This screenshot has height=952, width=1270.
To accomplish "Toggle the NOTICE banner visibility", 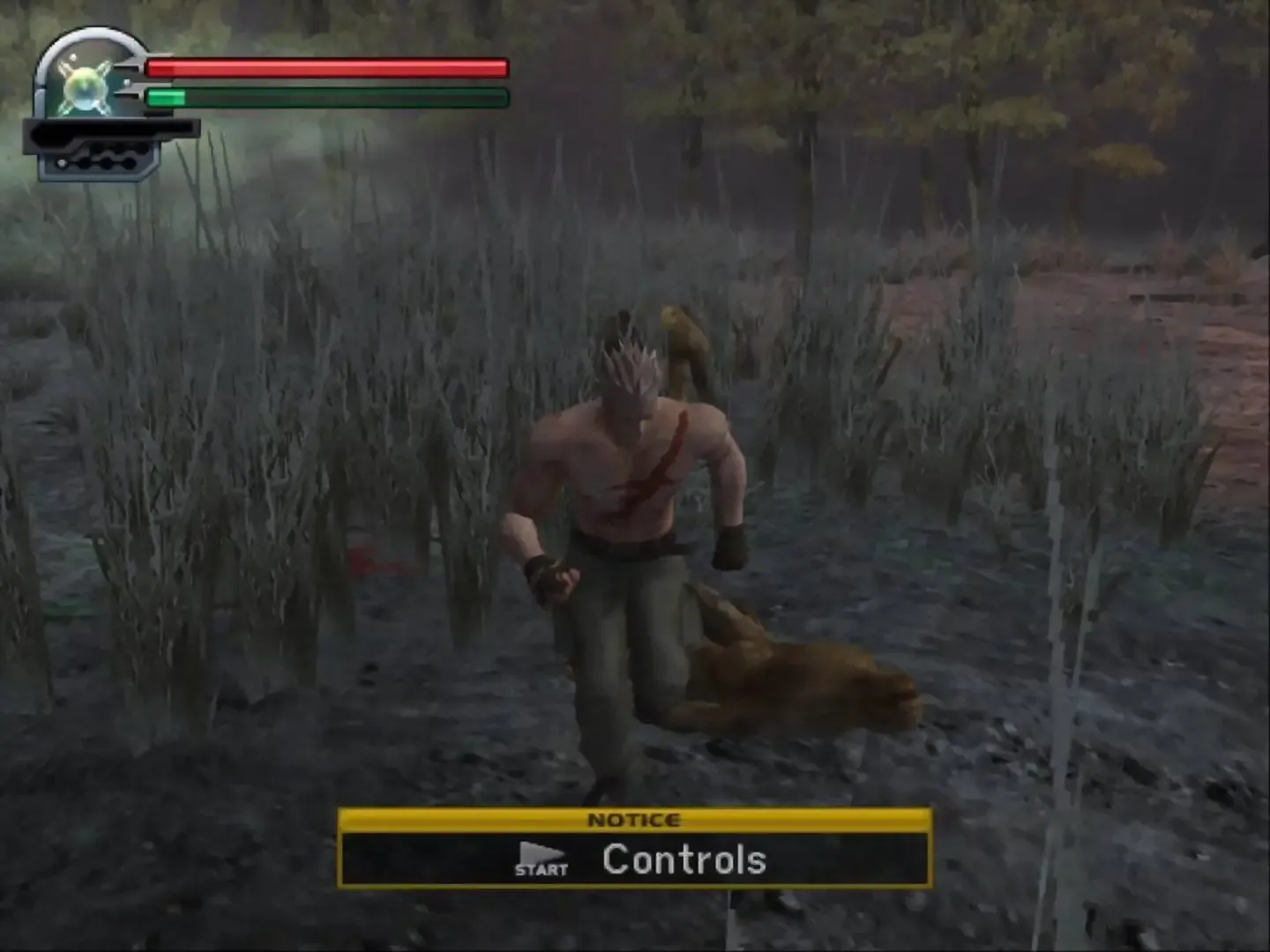I will click(635, 820).
